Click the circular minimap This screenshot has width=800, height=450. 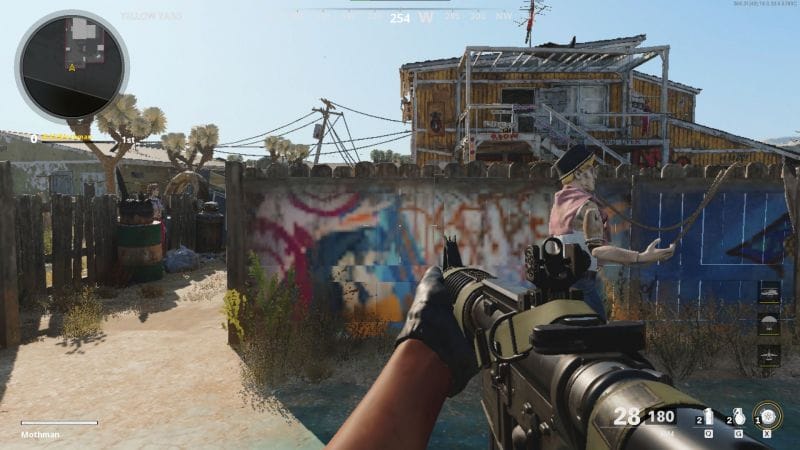tap(71, 66)
